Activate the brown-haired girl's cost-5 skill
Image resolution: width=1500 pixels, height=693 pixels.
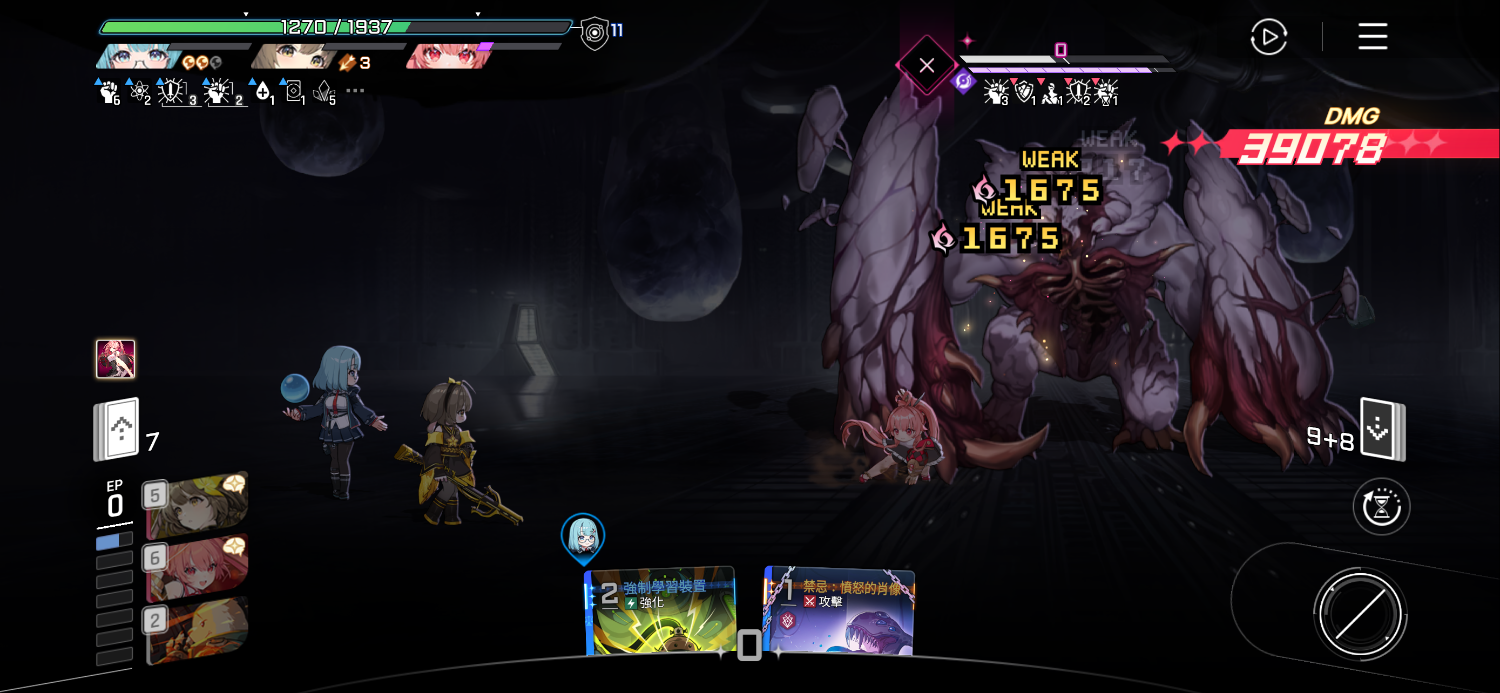pos(197,505)
